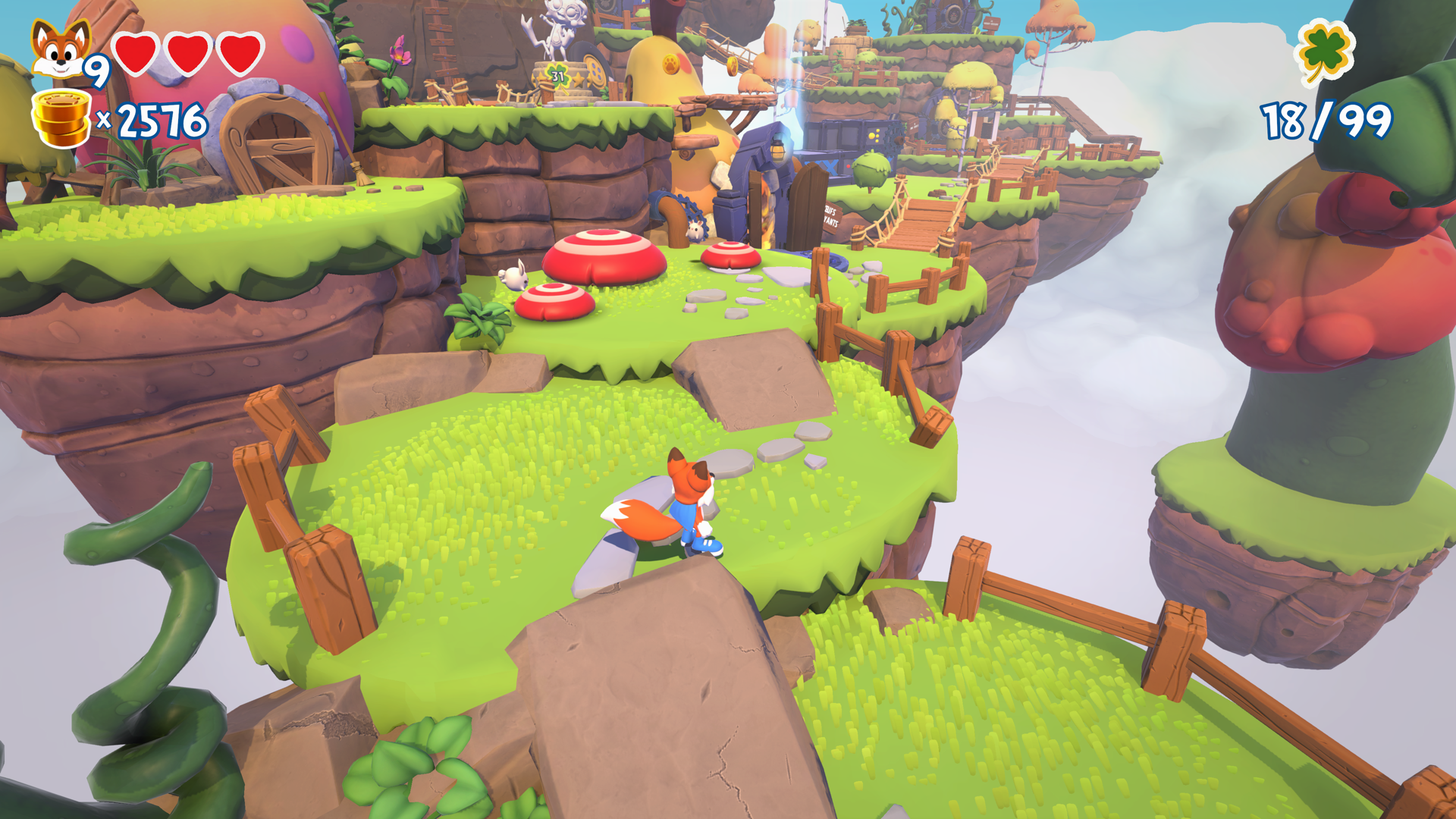Select the spinning coin near the rope bridge
The height and width of the screenshot is (819, 1456).
coord(732,65)
